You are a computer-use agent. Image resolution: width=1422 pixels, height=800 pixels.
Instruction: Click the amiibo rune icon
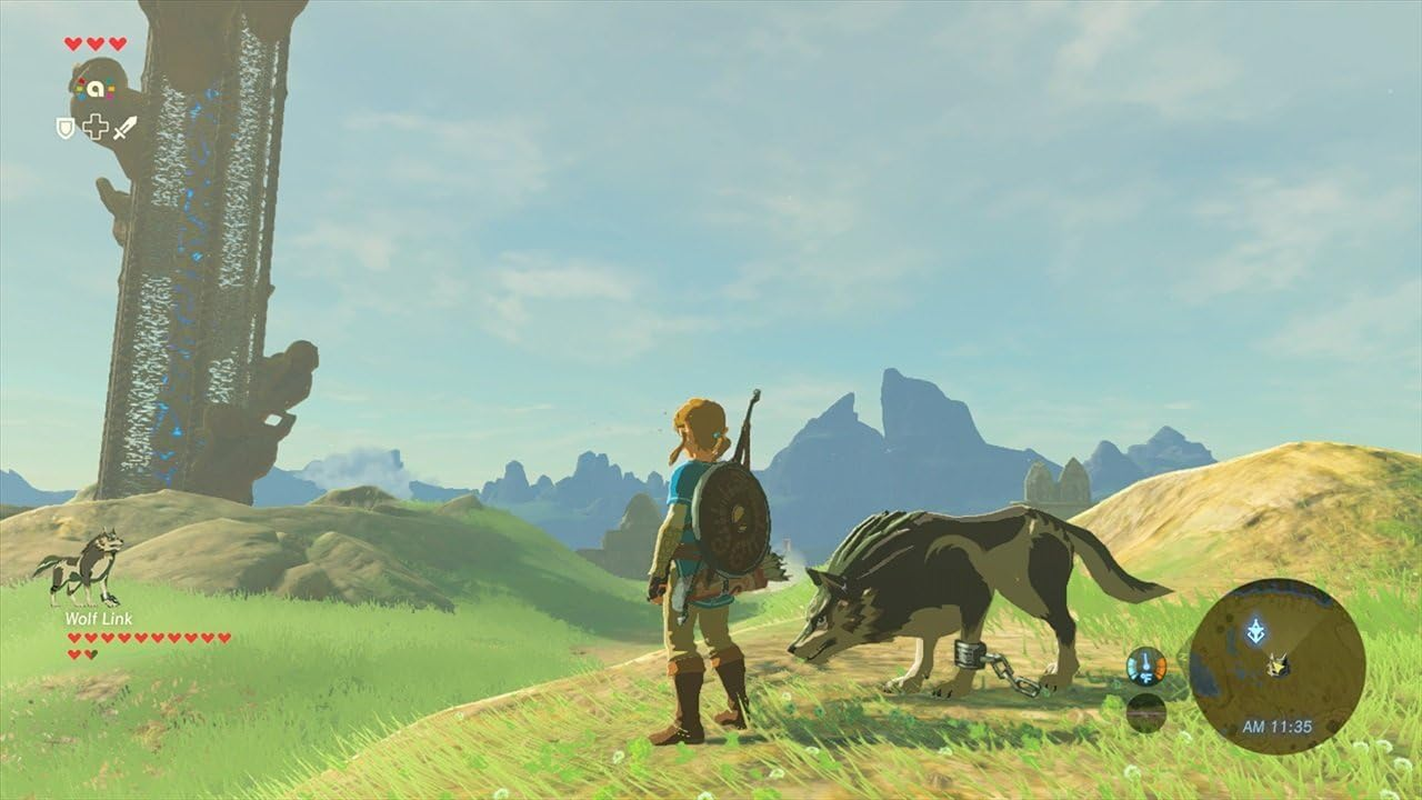95,89
